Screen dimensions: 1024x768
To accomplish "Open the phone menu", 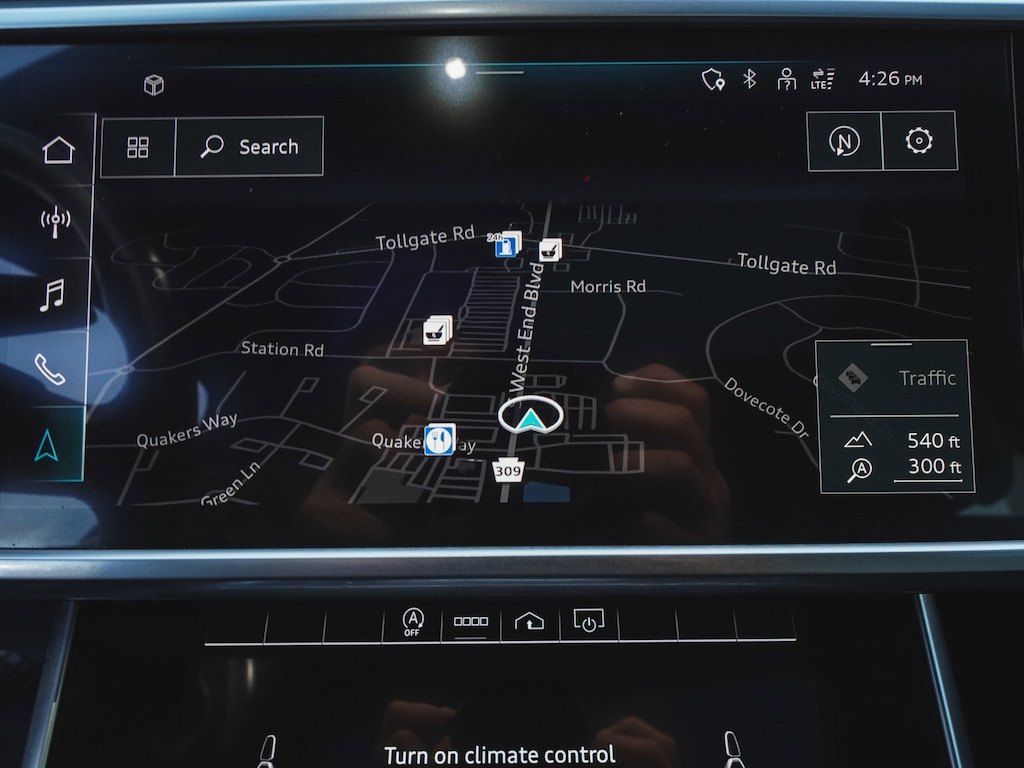I will [x=50, y=369].
